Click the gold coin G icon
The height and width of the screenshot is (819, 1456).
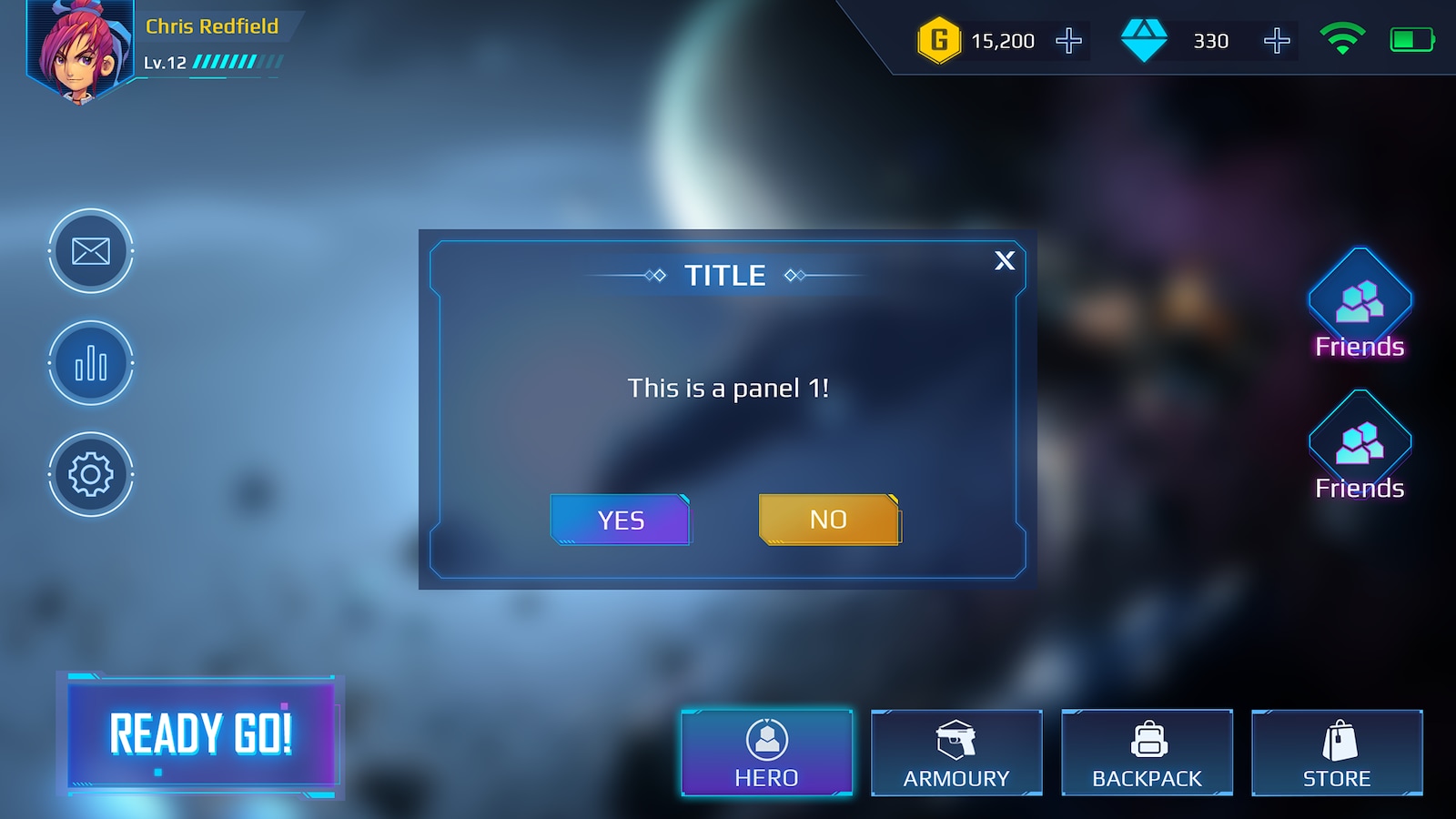[939, 40]
